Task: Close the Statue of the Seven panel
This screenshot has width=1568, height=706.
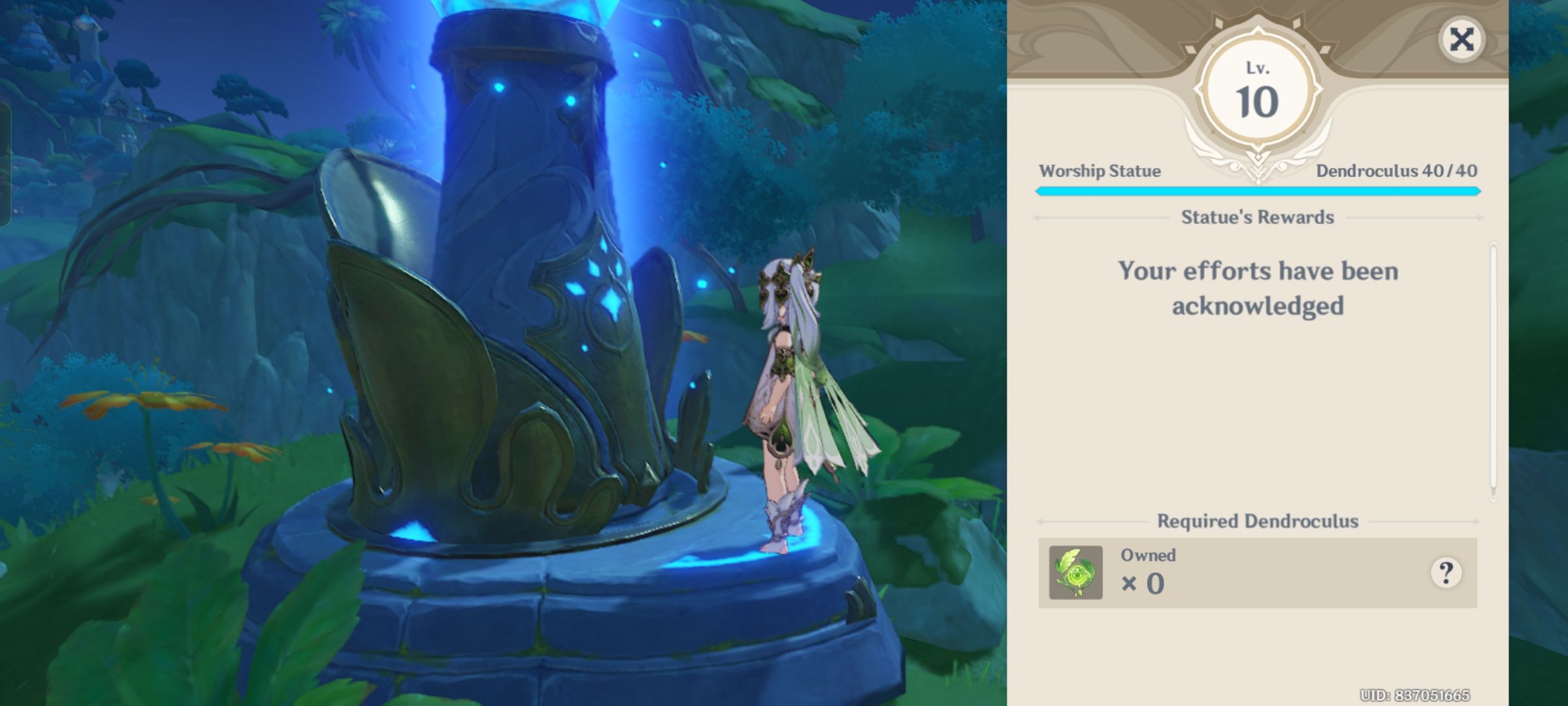Action: 1462,39
